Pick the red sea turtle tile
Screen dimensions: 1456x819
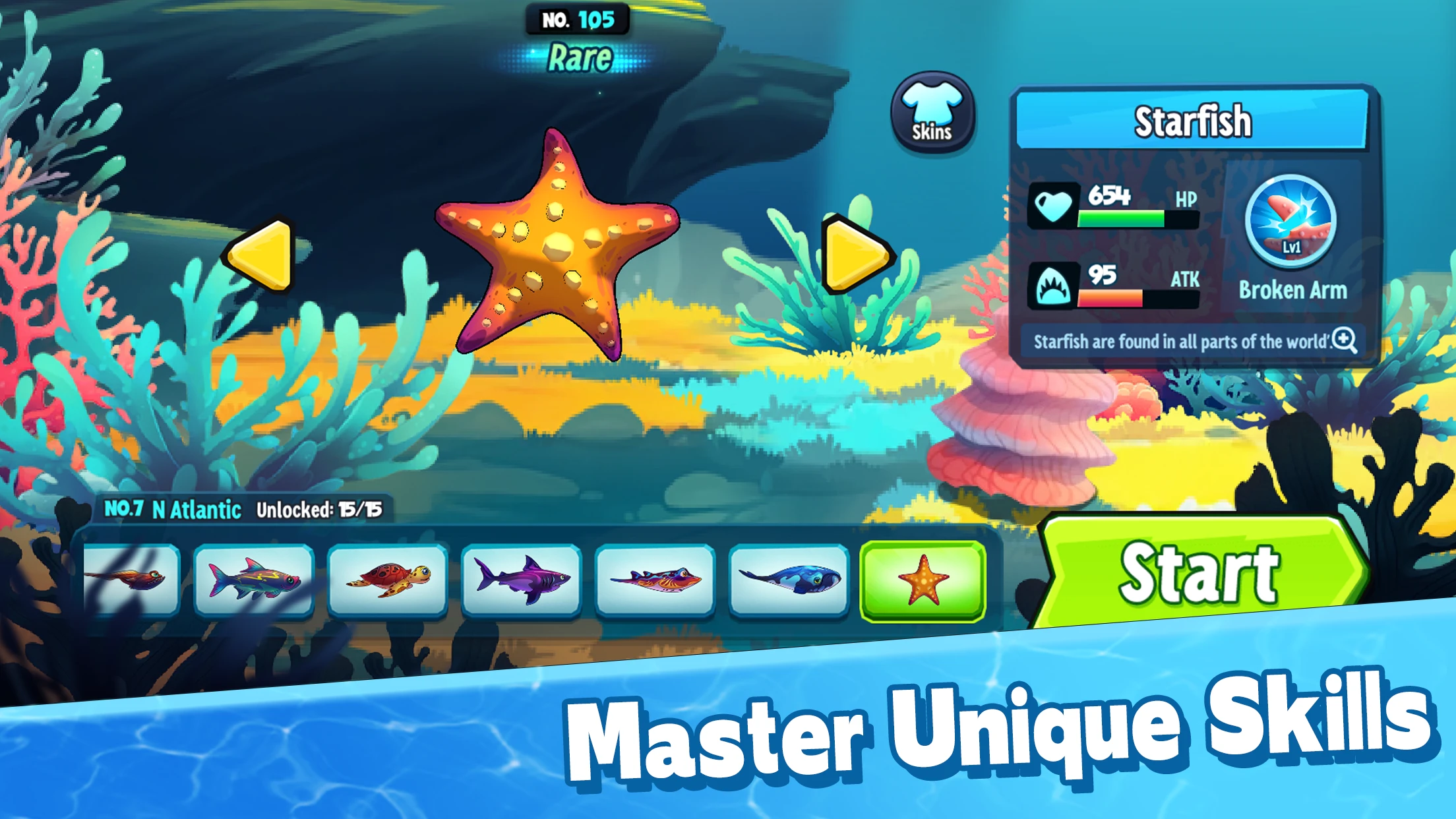point(388,580)
